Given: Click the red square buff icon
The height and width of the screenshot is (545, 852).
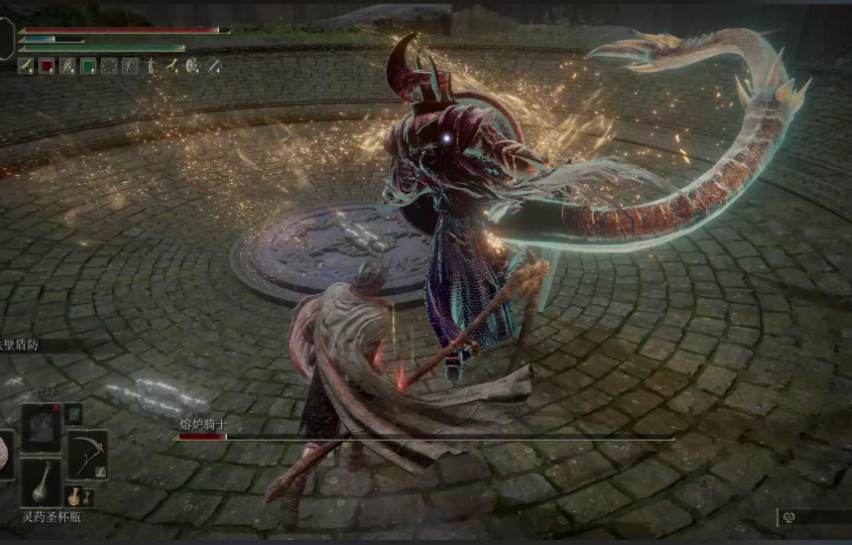Looking at the screenshot, I should pos(46,66).
